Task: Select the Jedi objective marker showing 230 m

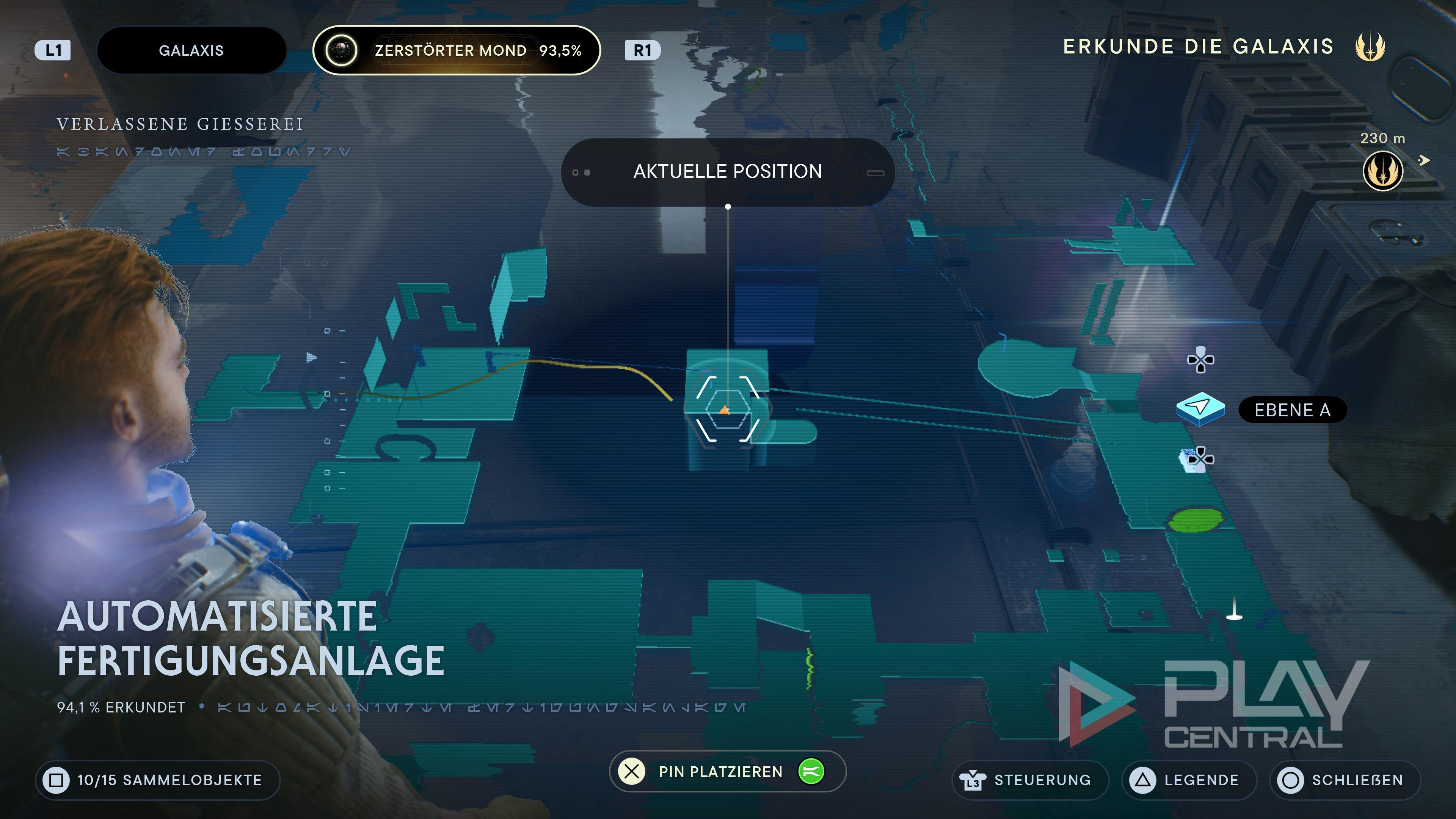Action: [x=1382, y=171]
